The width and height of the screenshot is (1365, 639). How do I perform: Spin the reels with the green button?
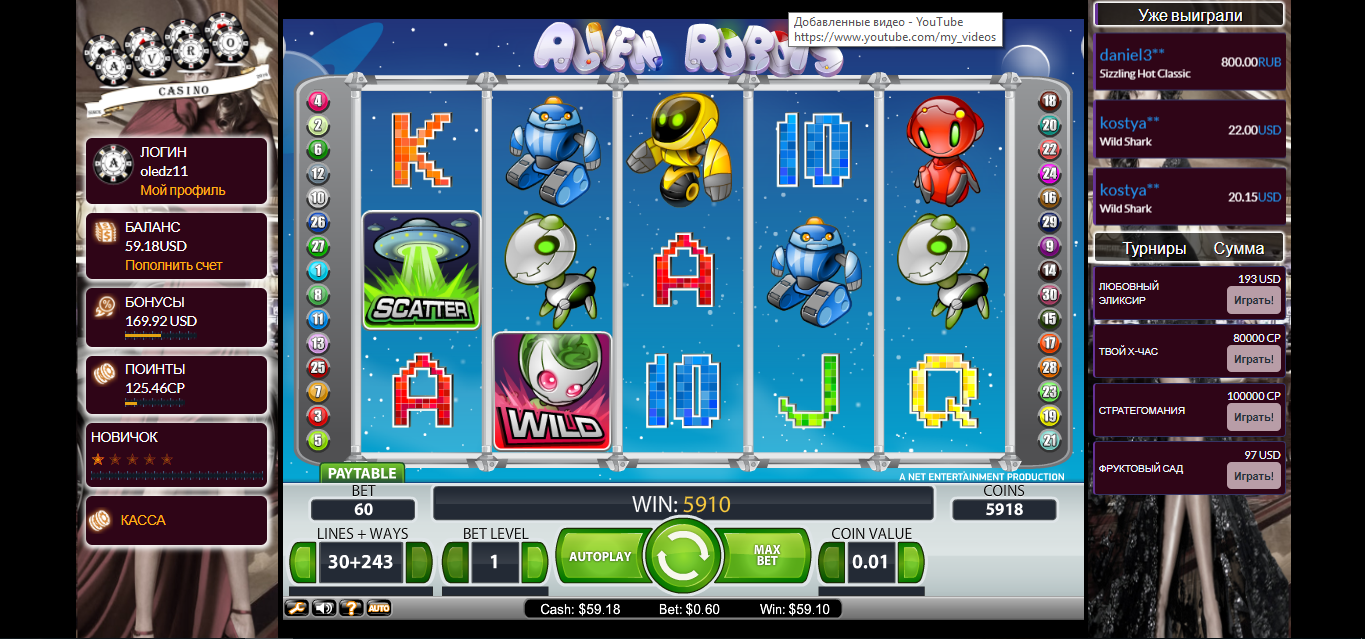(683, 555)
